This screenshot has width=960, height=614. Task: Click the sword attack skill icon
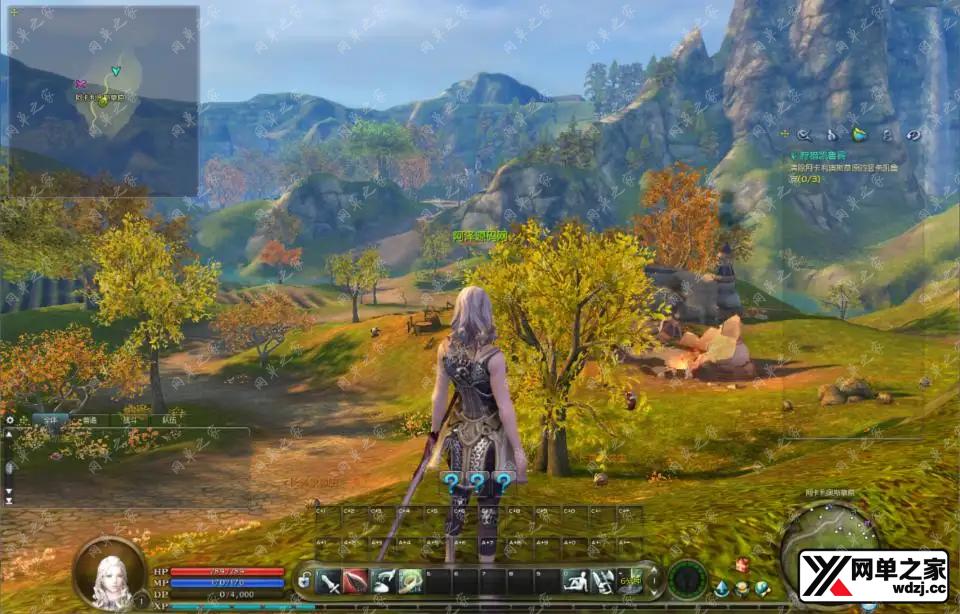coord(330,581)
